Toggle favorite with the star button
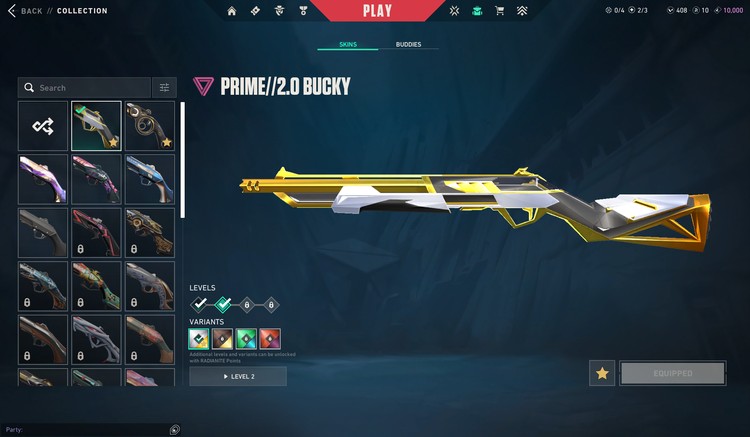 click(x=602, y=374)
